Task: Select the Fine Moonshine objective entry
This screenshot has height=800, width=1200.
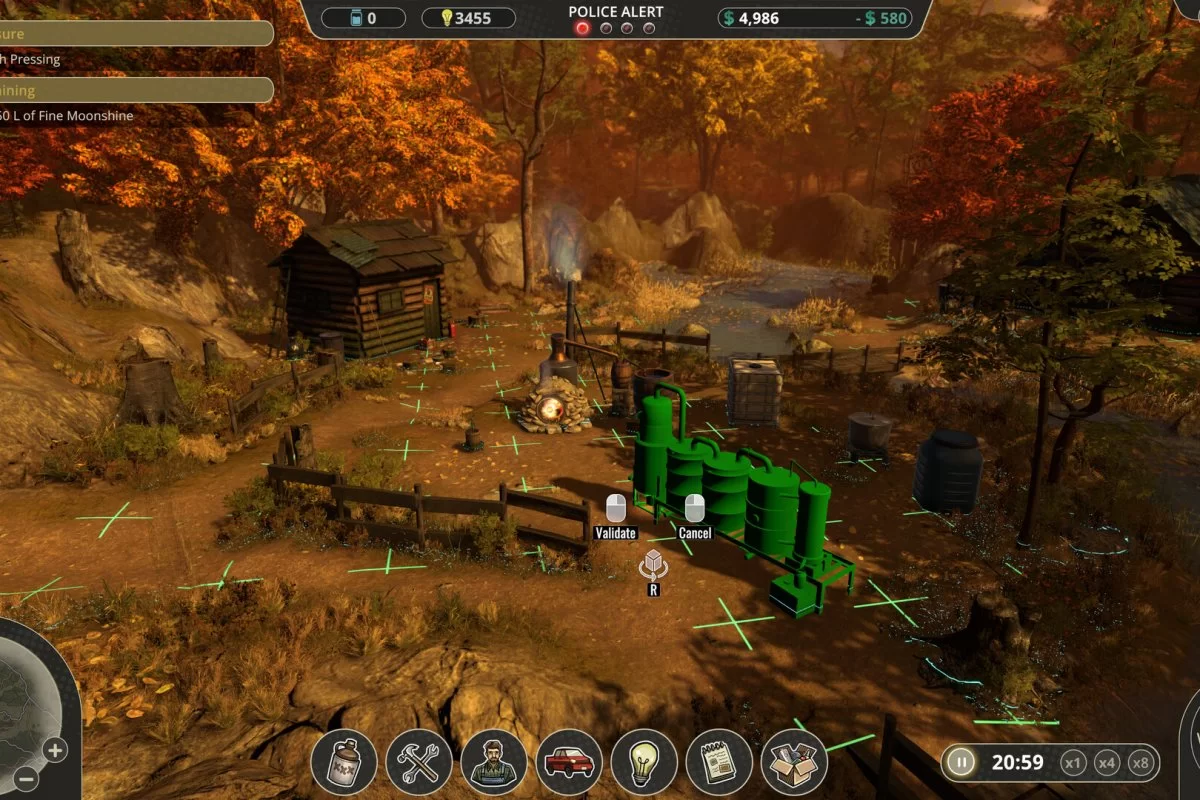Action: 68,116
